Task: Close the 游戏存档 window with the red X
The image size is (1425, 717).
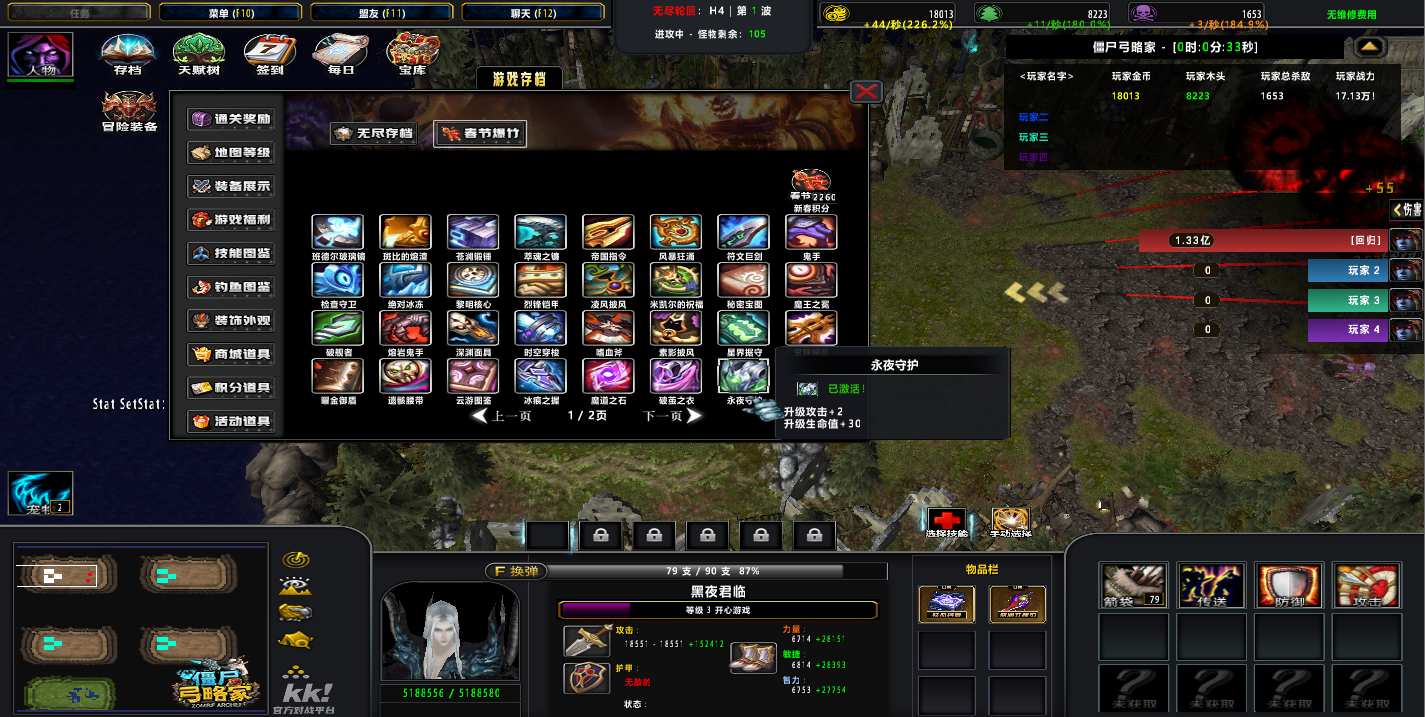Action: point(866,92)
